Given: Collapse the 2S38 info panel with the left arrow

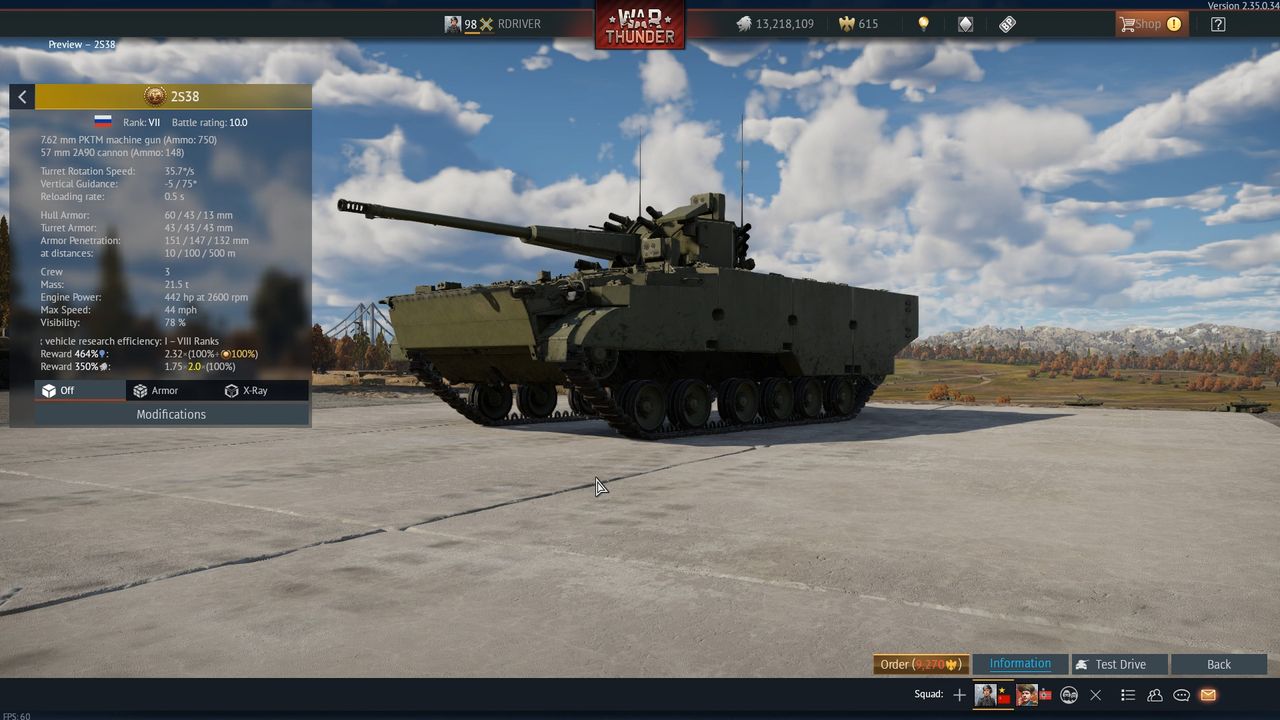Looking at the screenshot, I should [x=21, y=96].
